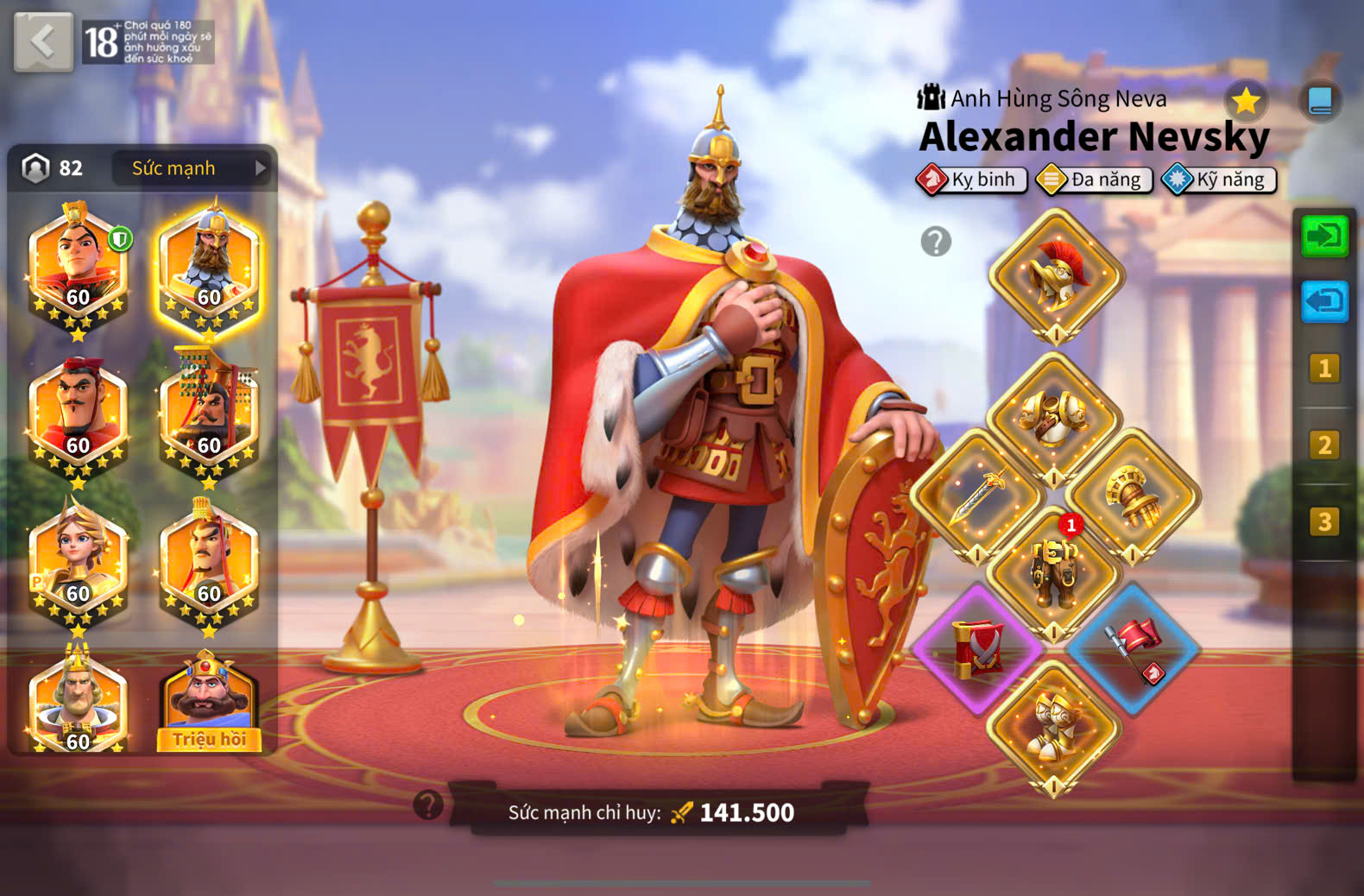Screen dimensions: 1364x896
Task: Click the green arrow equip button
Action: point(1324,236)
